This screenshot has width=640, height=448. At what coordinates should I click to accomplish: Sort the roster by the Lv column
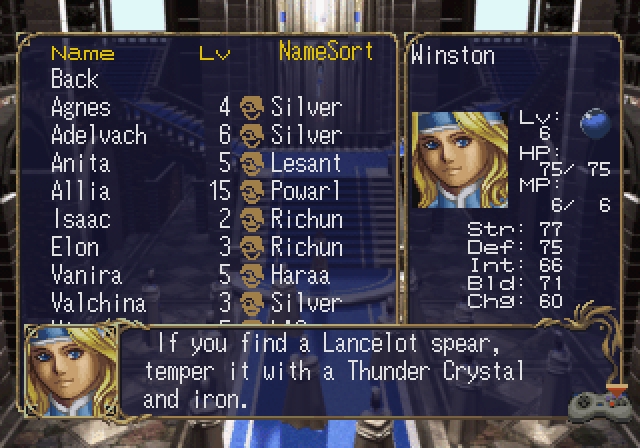(214, 53)
